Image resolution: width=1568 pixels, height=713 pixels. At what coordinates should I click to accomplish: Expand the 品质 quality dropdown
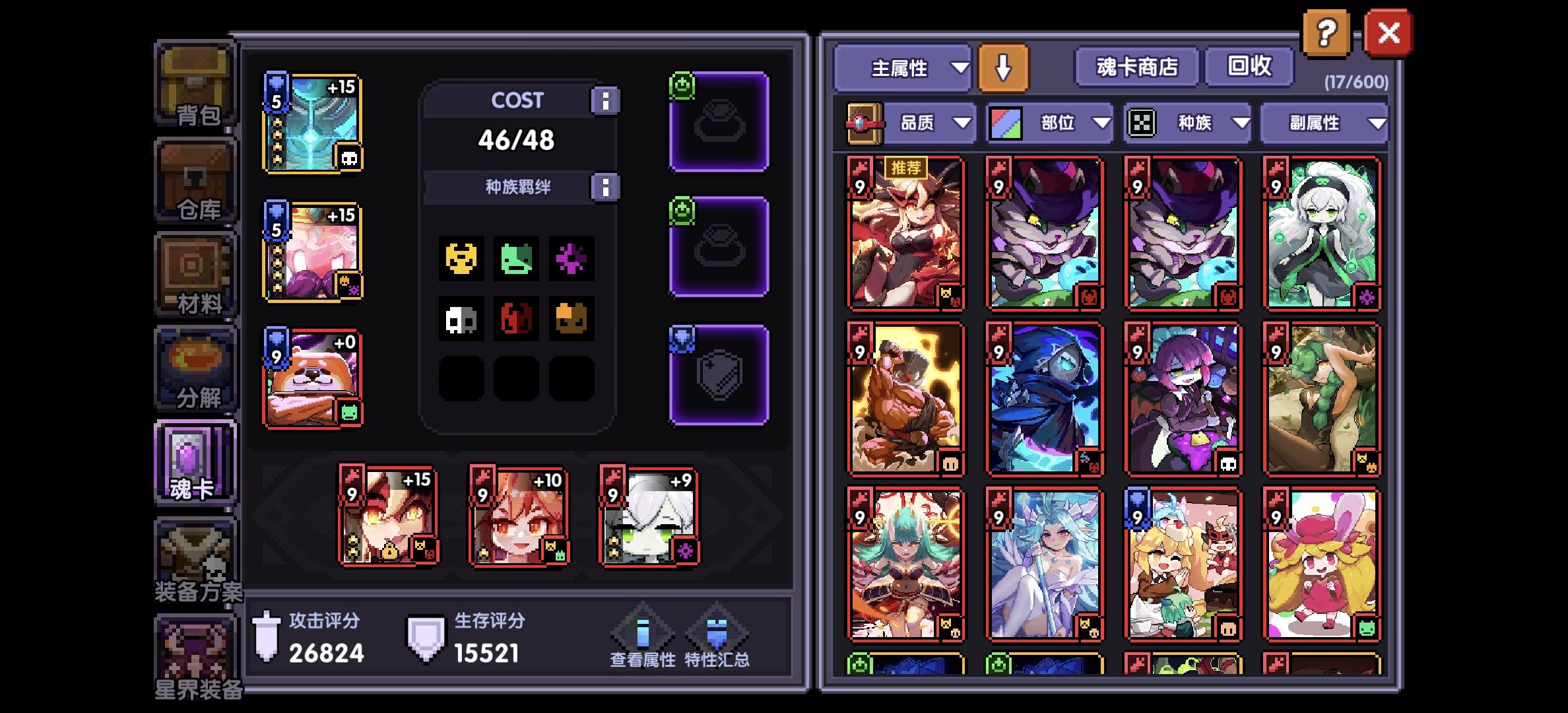click(x=929, y=123)
